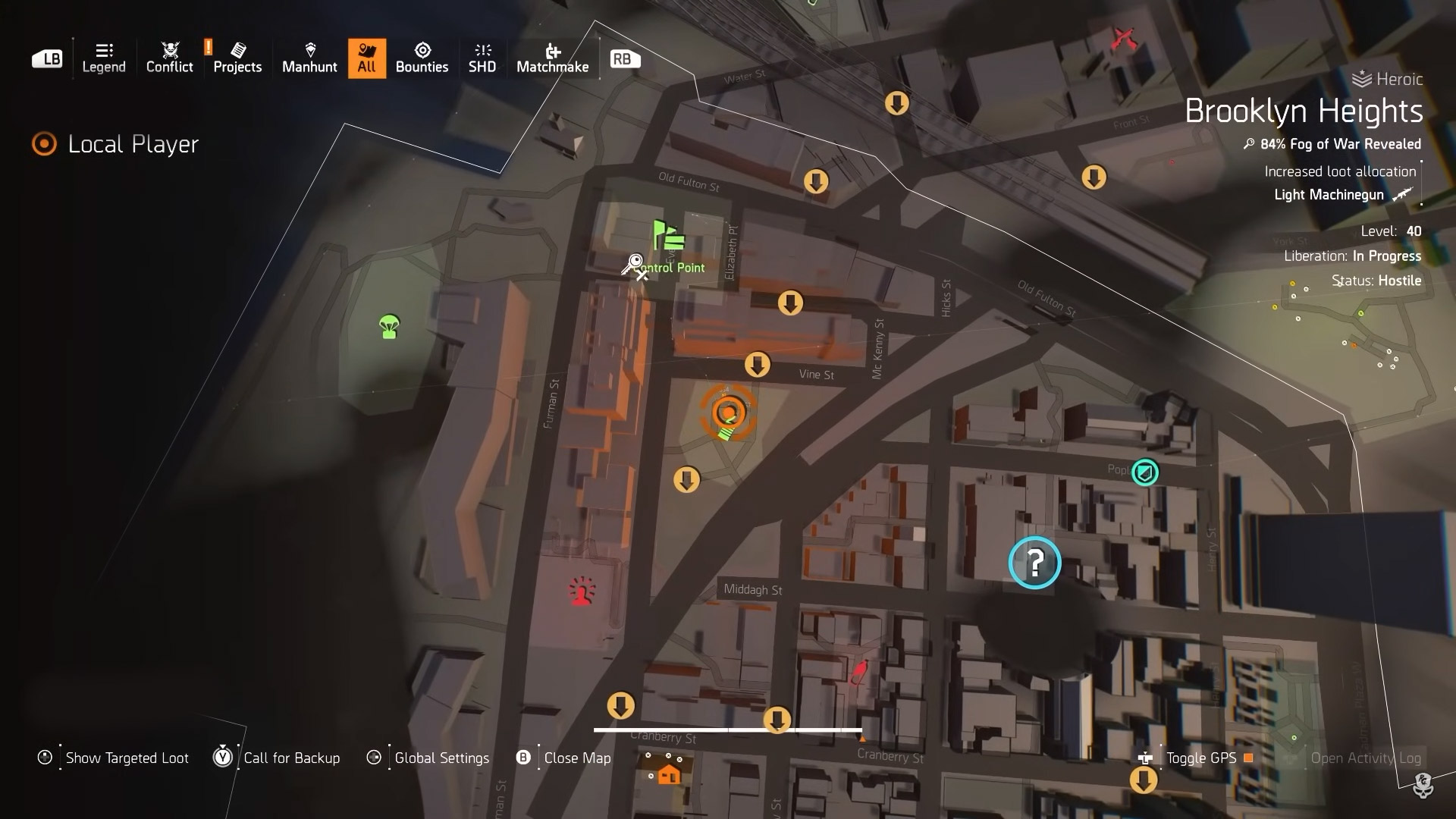
Task: Click the green supply drop parachute icon
Action: [x=387, y=325]
